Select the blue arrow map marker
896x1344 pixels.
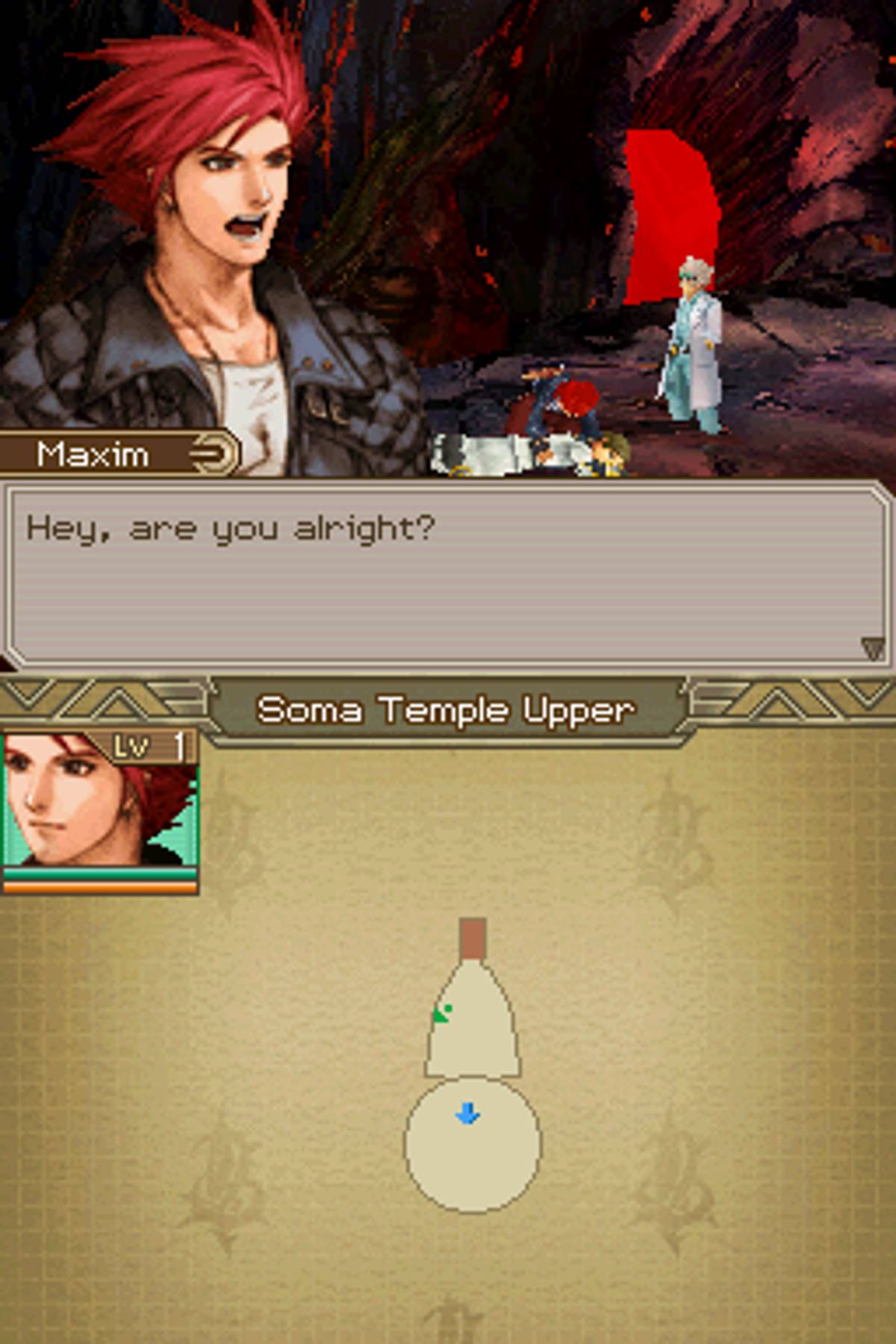click(x=468, y=1115)
